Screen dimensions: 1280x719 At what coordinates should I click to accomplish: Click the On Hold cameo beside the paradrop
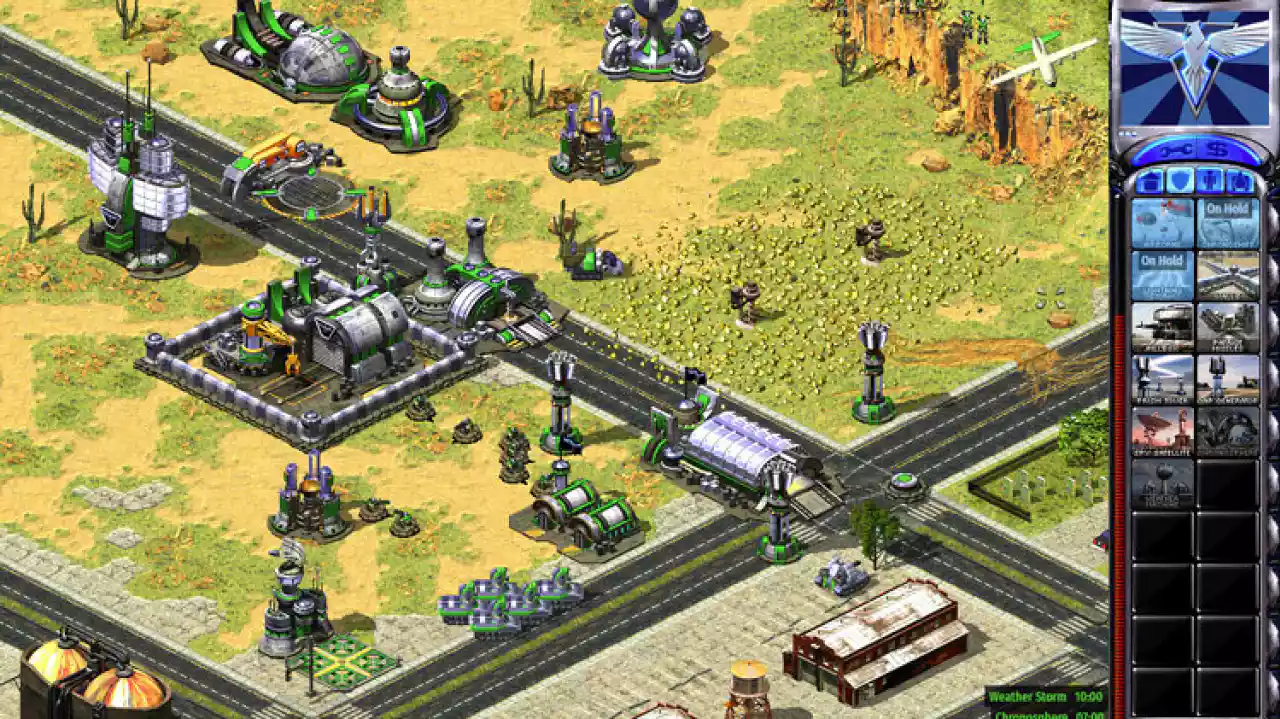click(1227, 223)
